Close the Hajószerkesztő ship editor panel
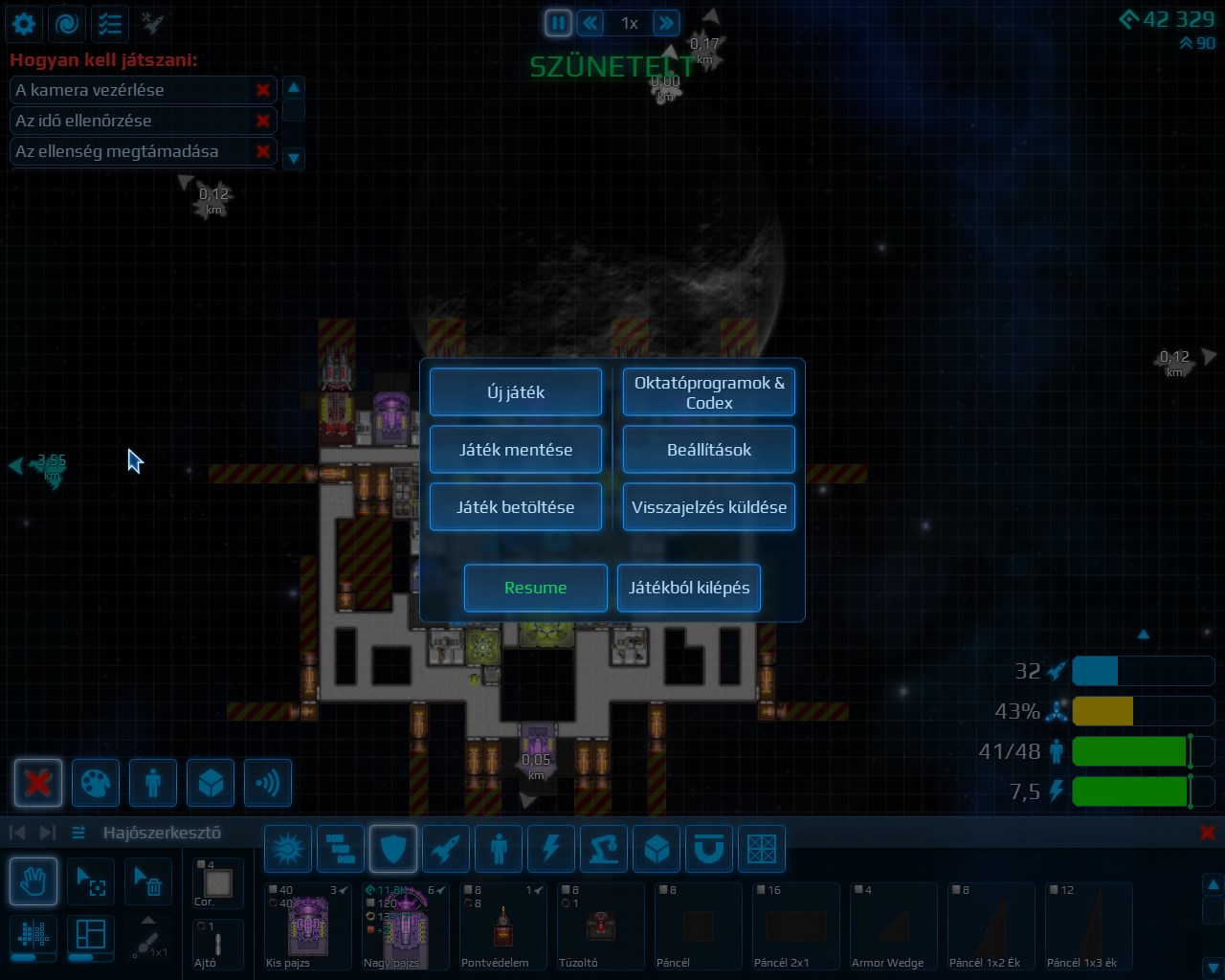This screenshot has width=1225, height=980. 1208,833
